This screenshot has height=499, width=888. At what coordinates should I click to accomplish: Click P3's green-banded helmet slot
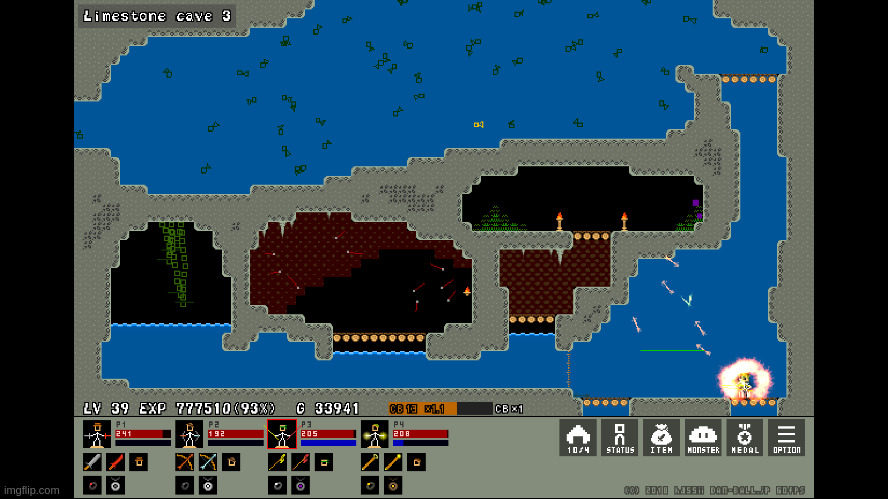[x=324, y=462]
